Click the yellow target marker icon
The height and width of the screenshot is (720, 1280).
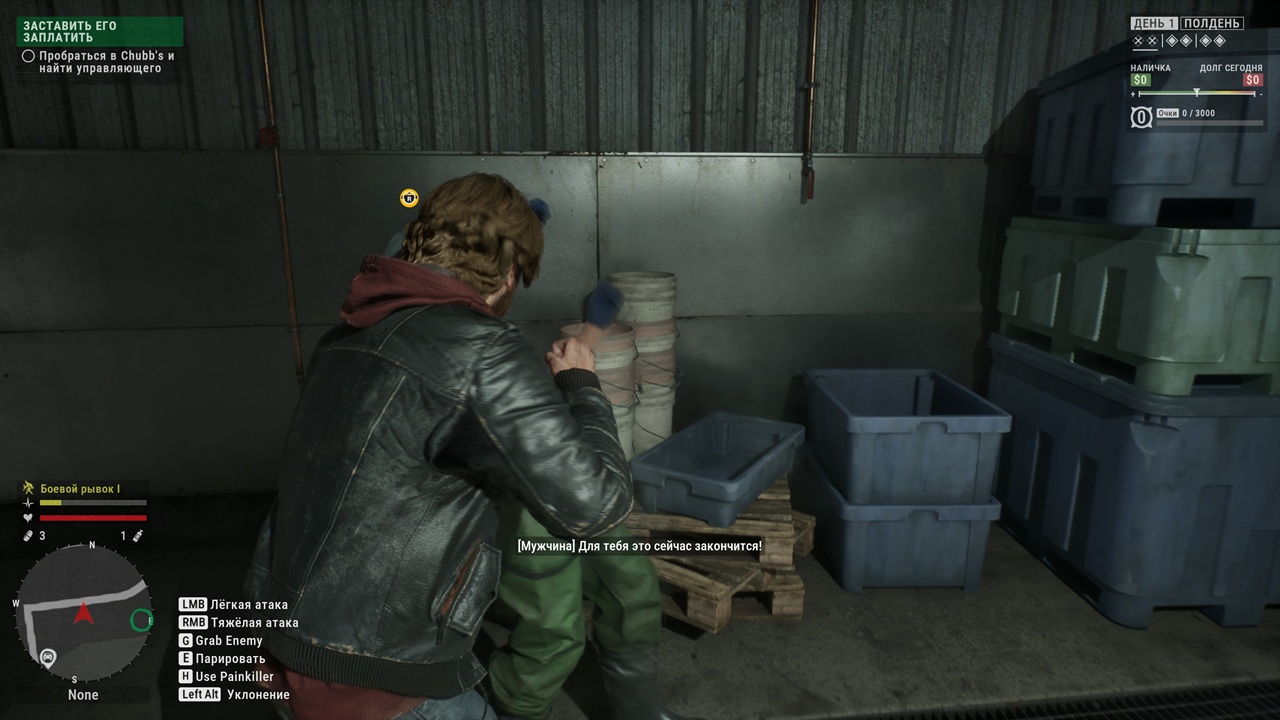pos(408,198)
